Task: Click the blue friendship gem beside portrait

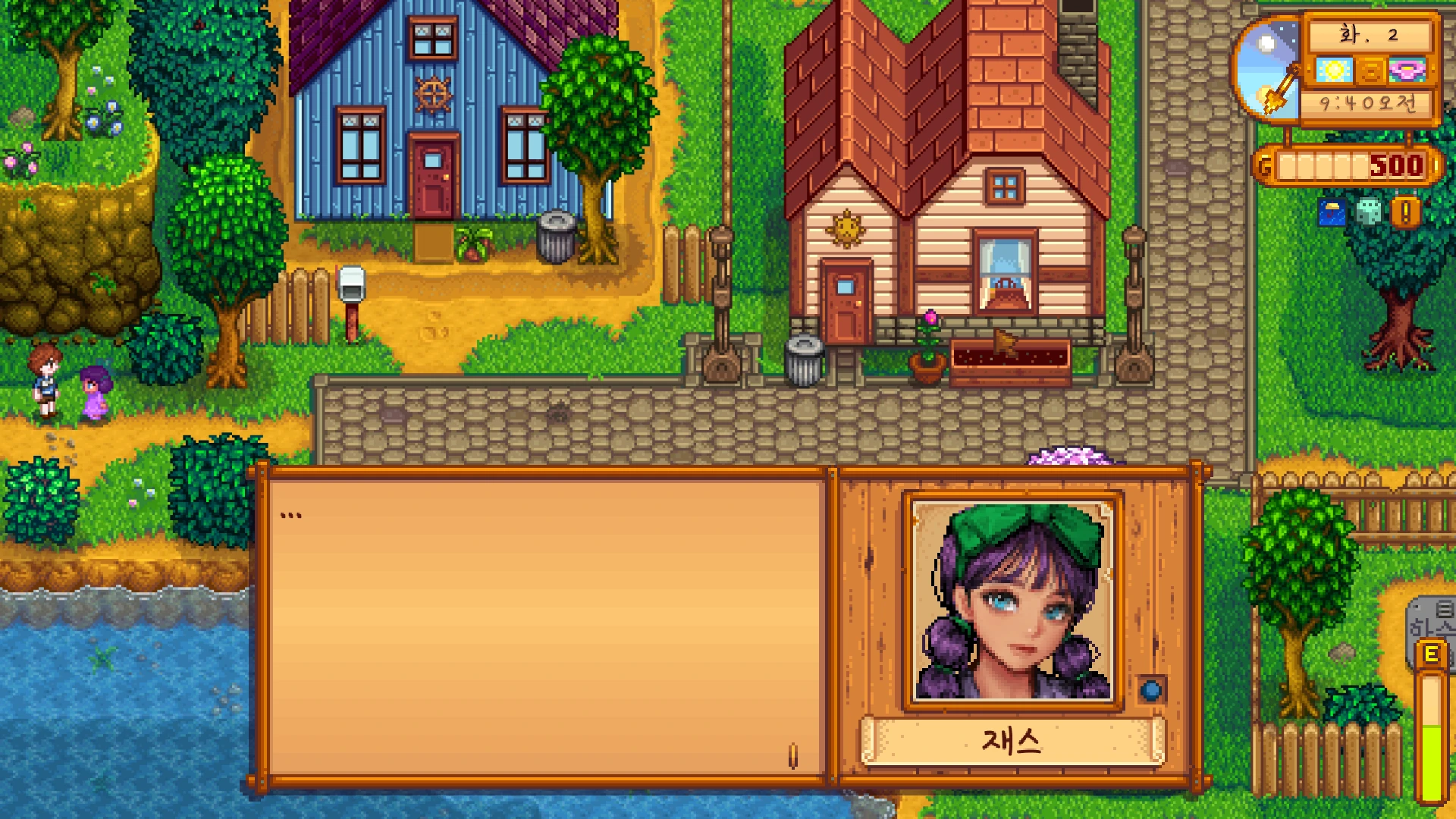Action: [1151, 690]
